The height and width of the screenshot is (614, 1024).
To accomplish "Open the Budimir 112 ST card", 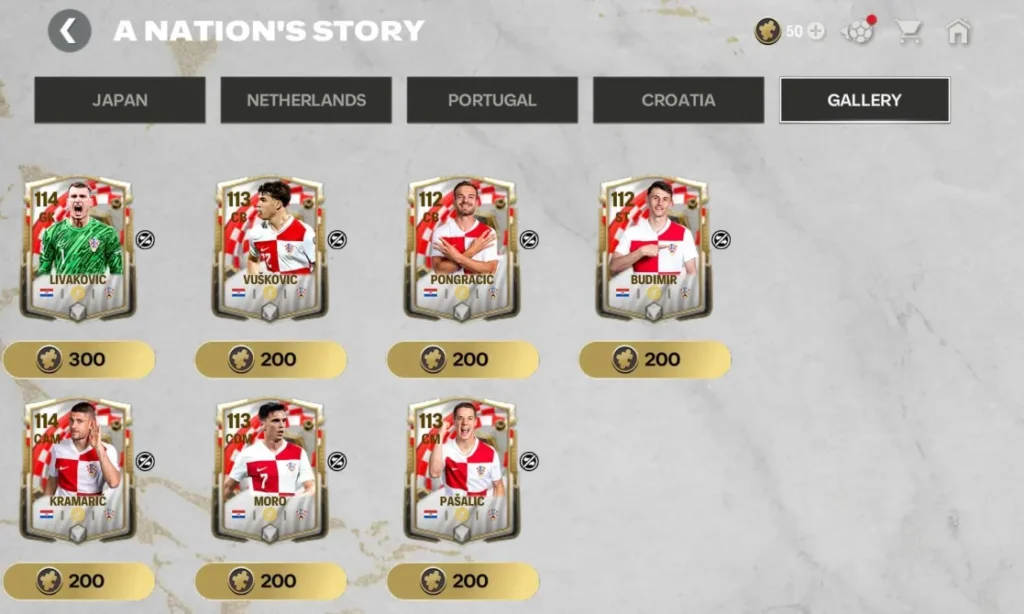I will point(653,248).
